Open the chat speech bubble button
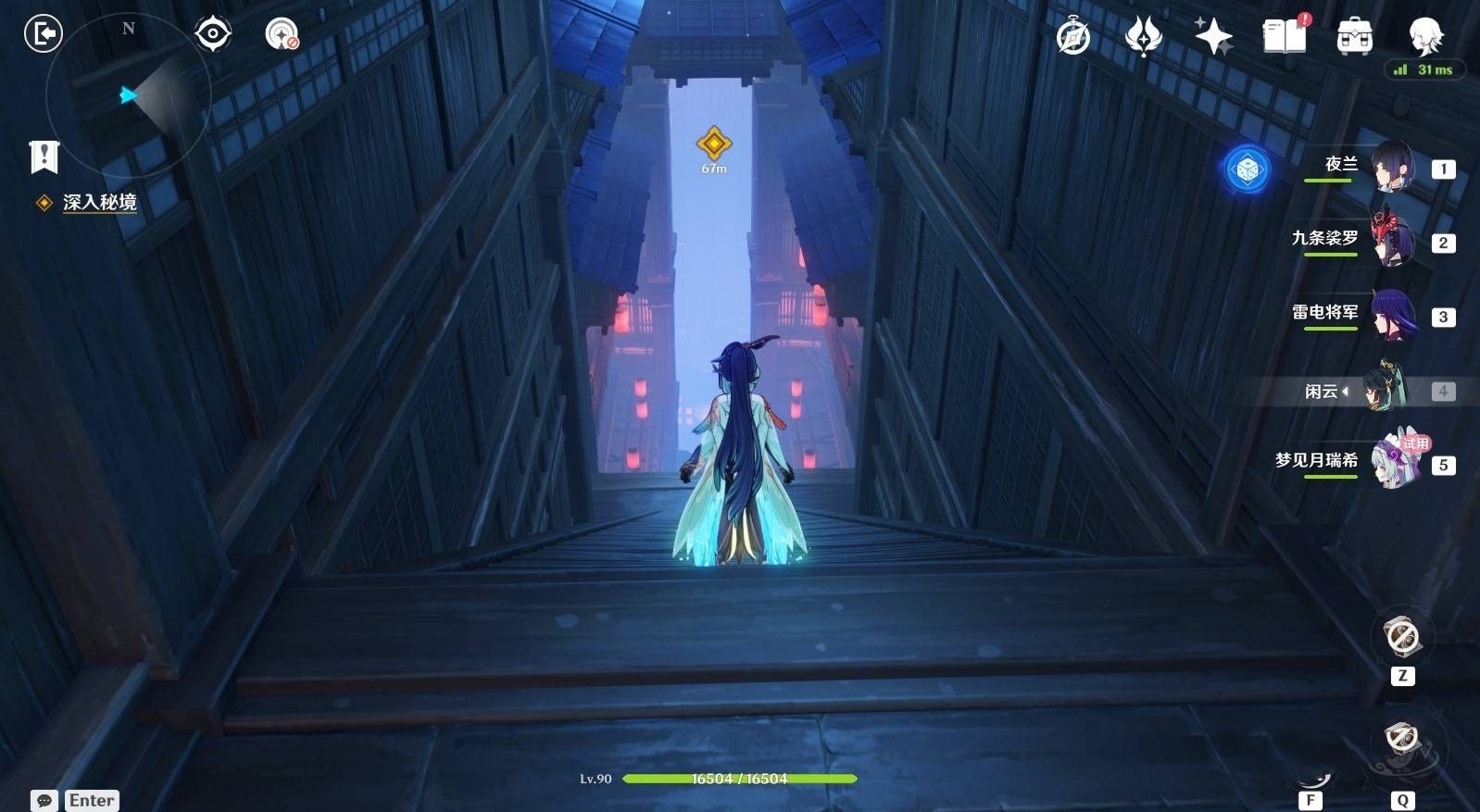Image resolution: width=1480 pixels, height=812 pixels. (x=44, y=800)
